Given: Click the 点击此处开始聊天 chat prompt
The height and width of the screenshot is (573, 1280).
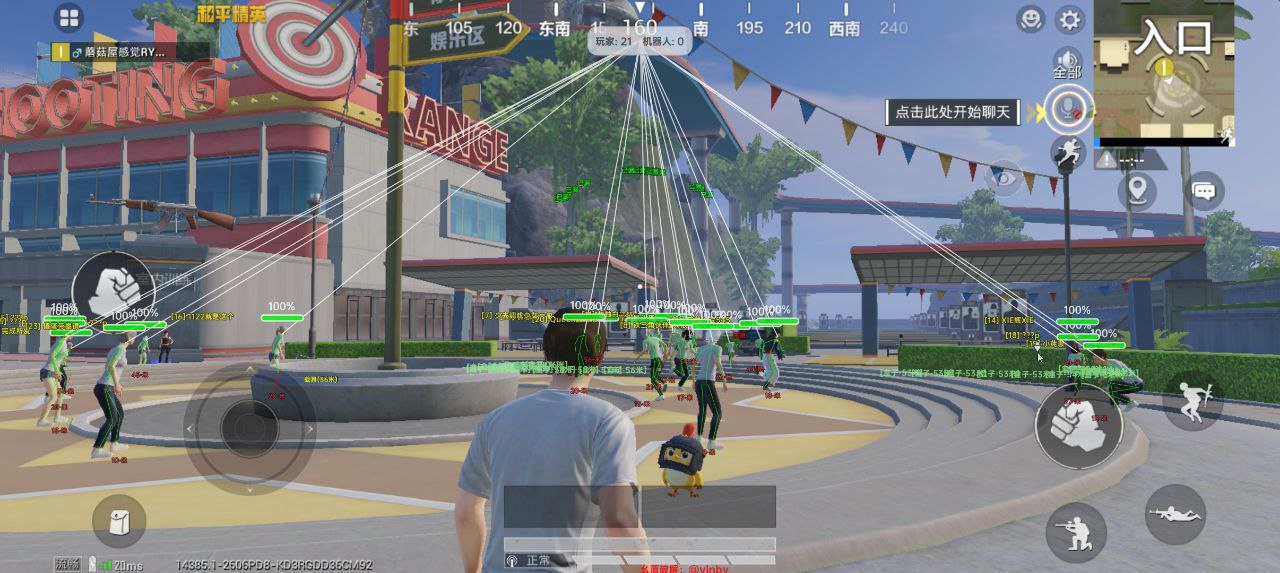Looking at the screenshot, I should [x=953, y=112].
